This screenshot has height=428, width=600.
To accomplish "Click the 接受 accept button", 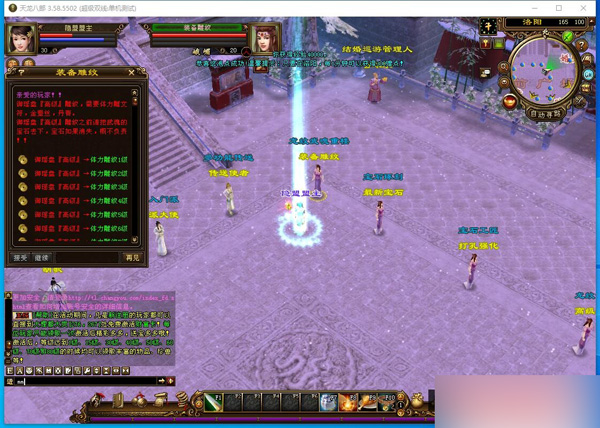I will coord(20,257).
